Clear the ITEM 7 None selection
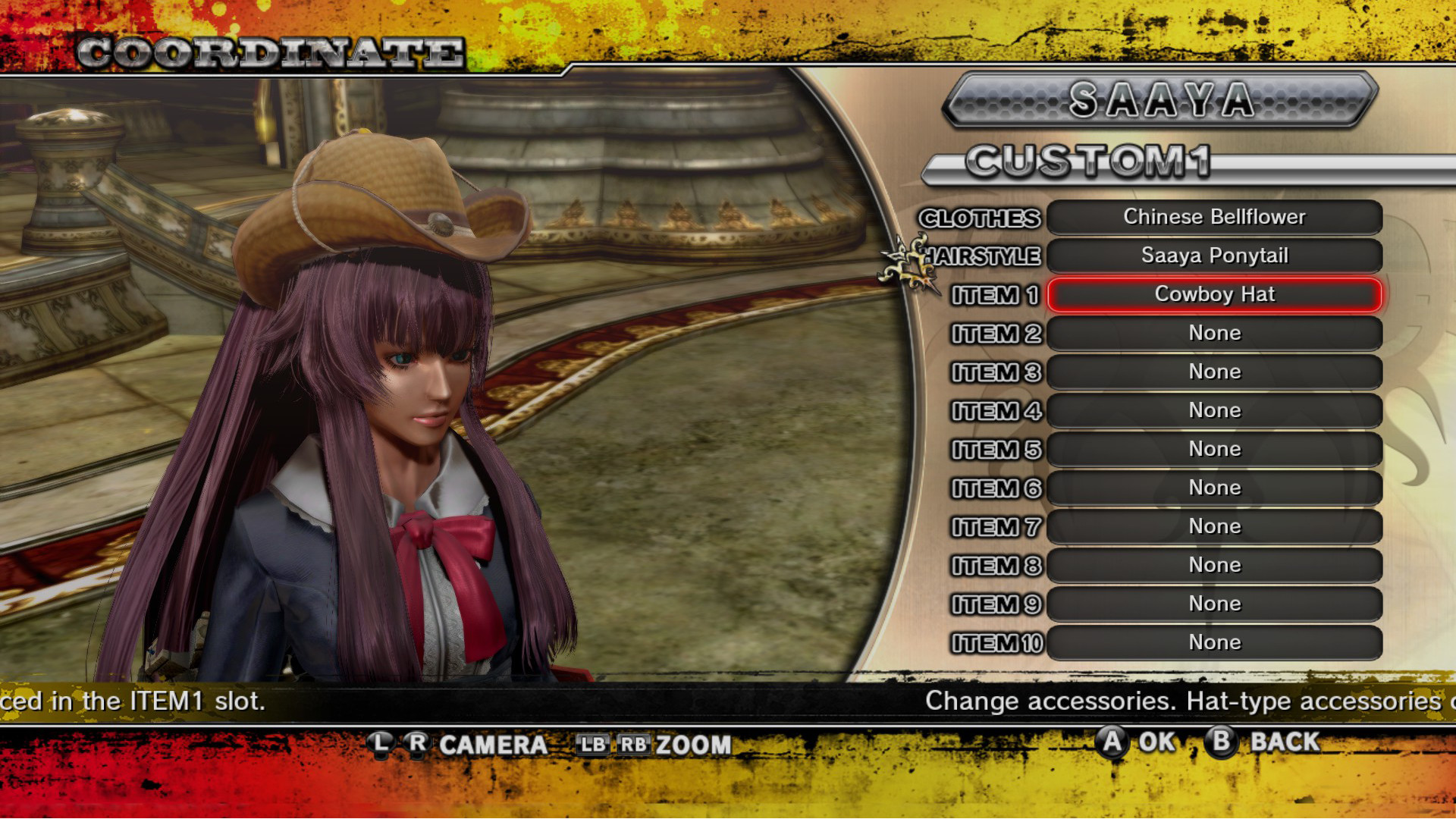 coord(1213,526)
